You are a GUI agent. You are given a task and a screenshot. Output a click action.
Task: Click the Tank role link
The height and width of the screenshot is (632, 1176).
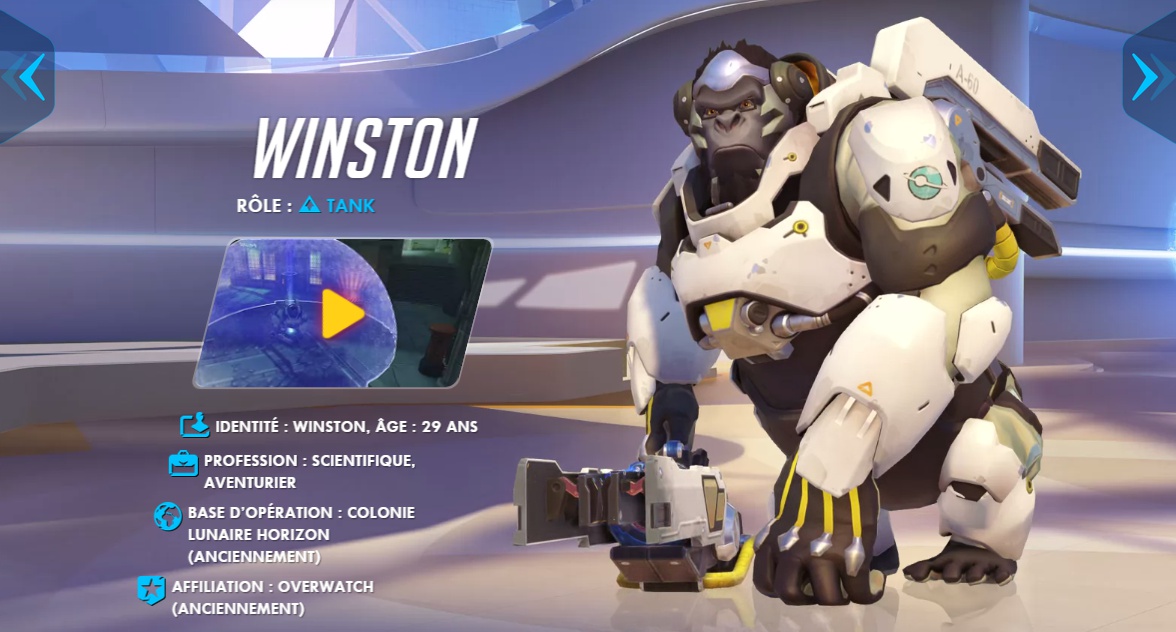(338, 206)
